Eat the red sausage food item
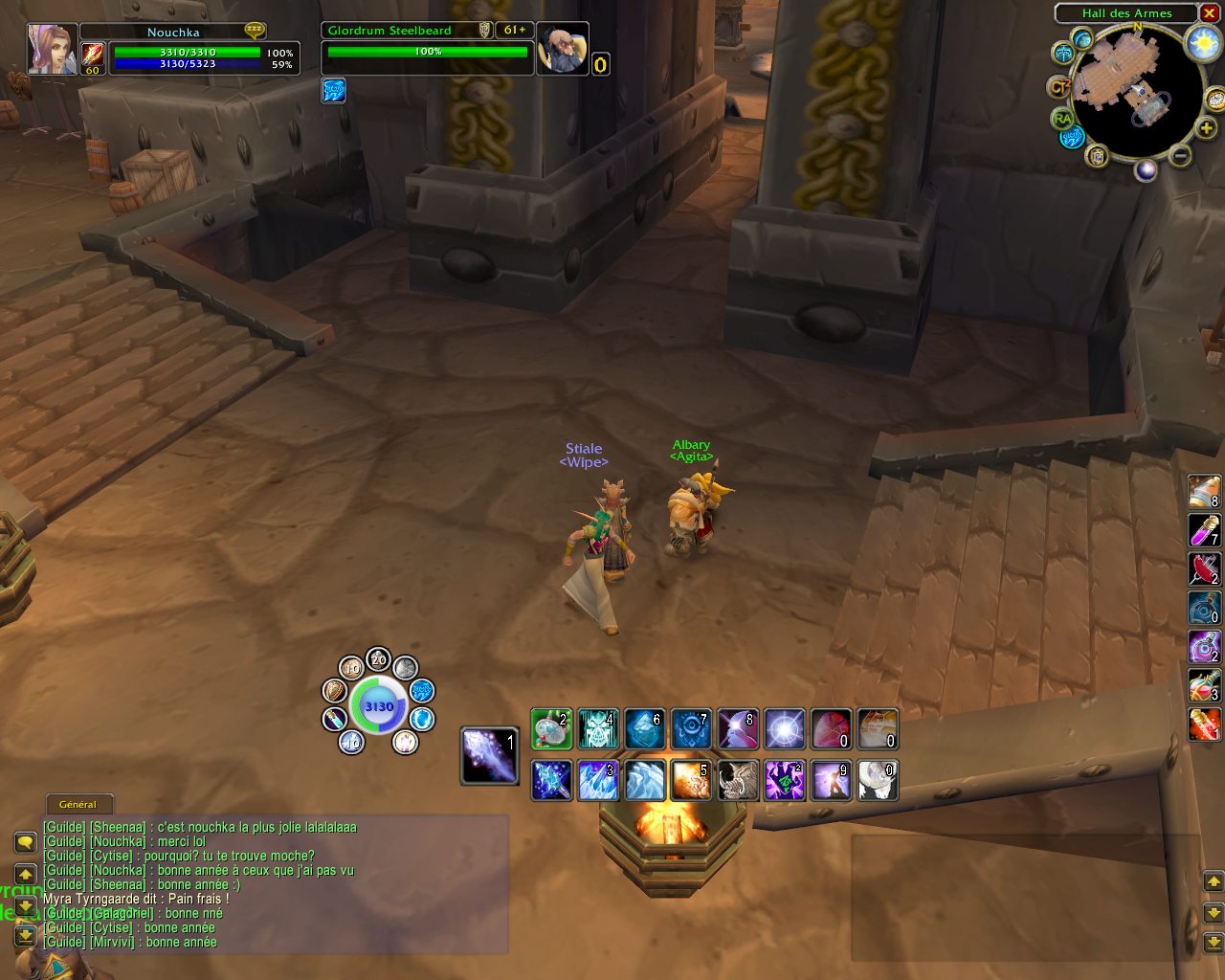 pyautogui.click(x=1204, y=568)
